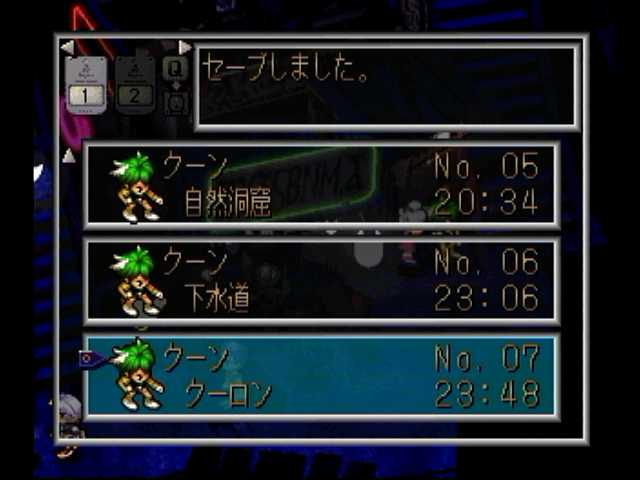640x480 pixels.
Task: Choose save file No. 06 at 下水道
Action: [321, 281]
